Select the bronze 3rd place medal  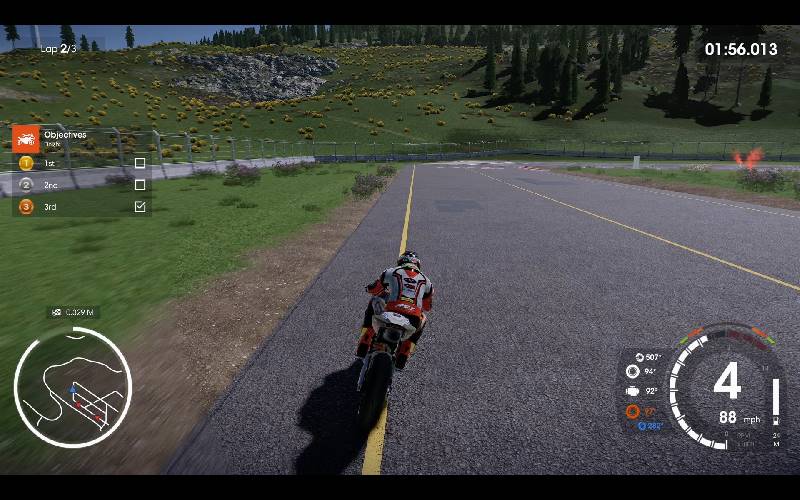26,207
